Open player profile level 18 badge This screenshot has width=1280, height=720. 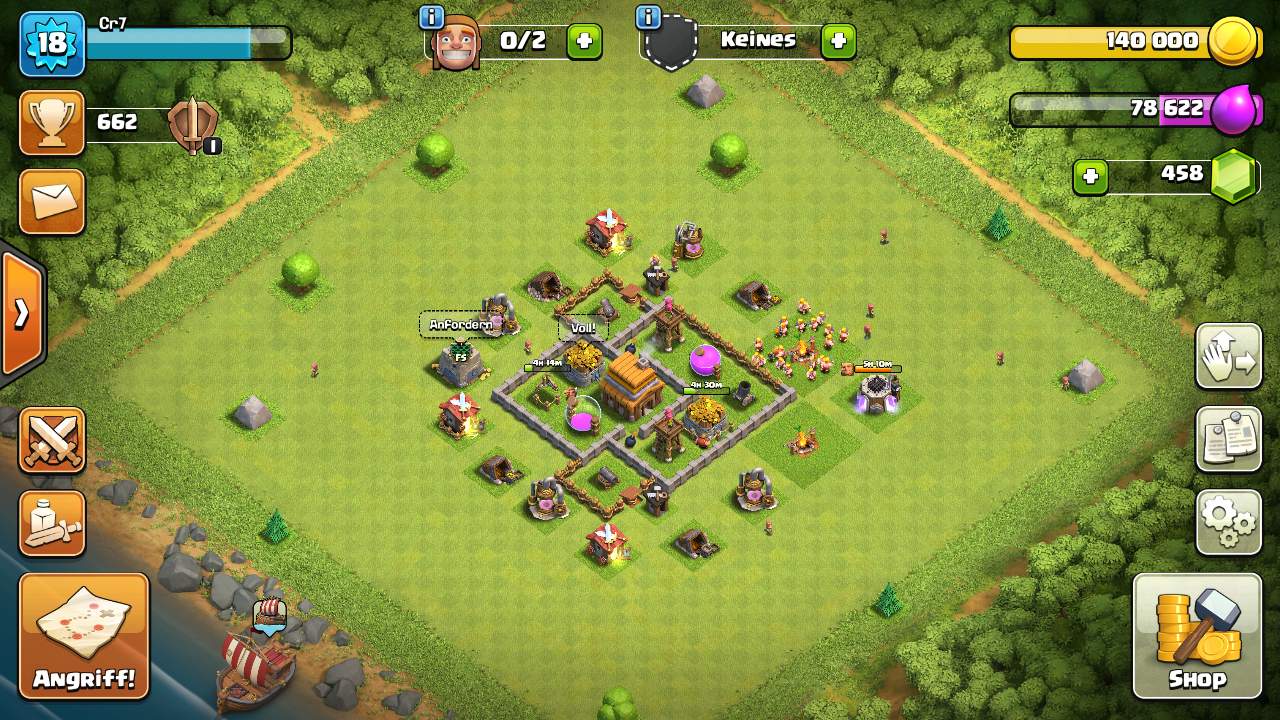52,44
